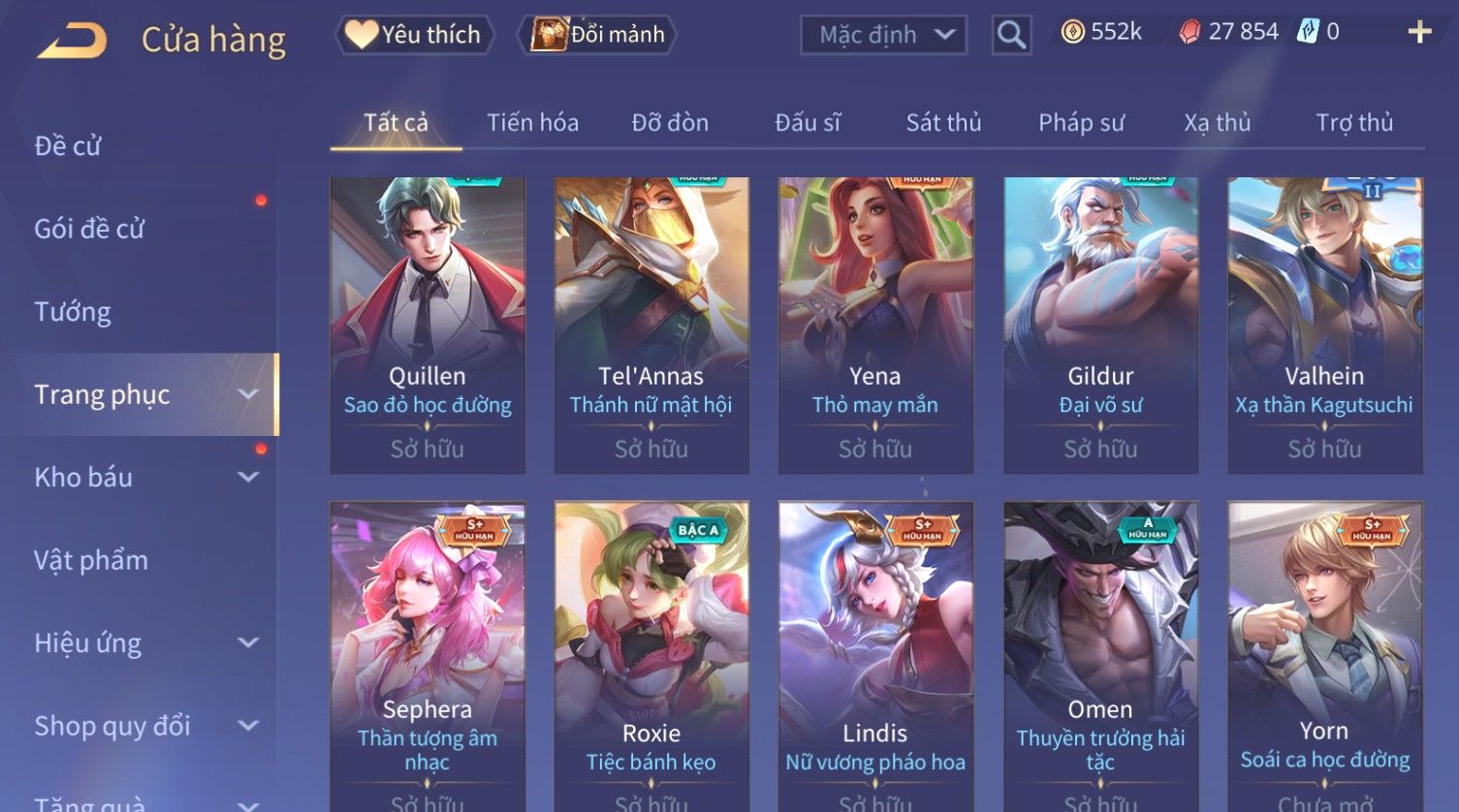Go to the Tướng heroes section
This screenshot has height=812, width=1459.
(x=73, y=312)
